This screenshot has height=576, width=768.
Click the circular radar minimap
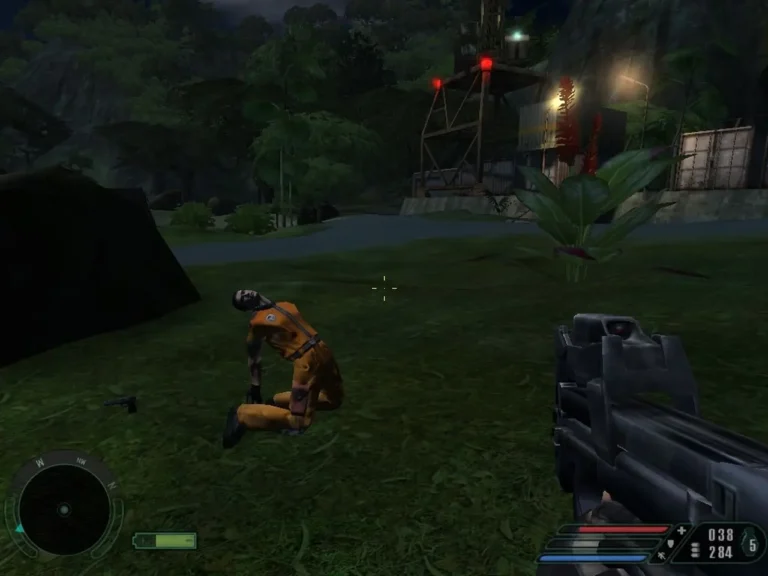(63, 510)
